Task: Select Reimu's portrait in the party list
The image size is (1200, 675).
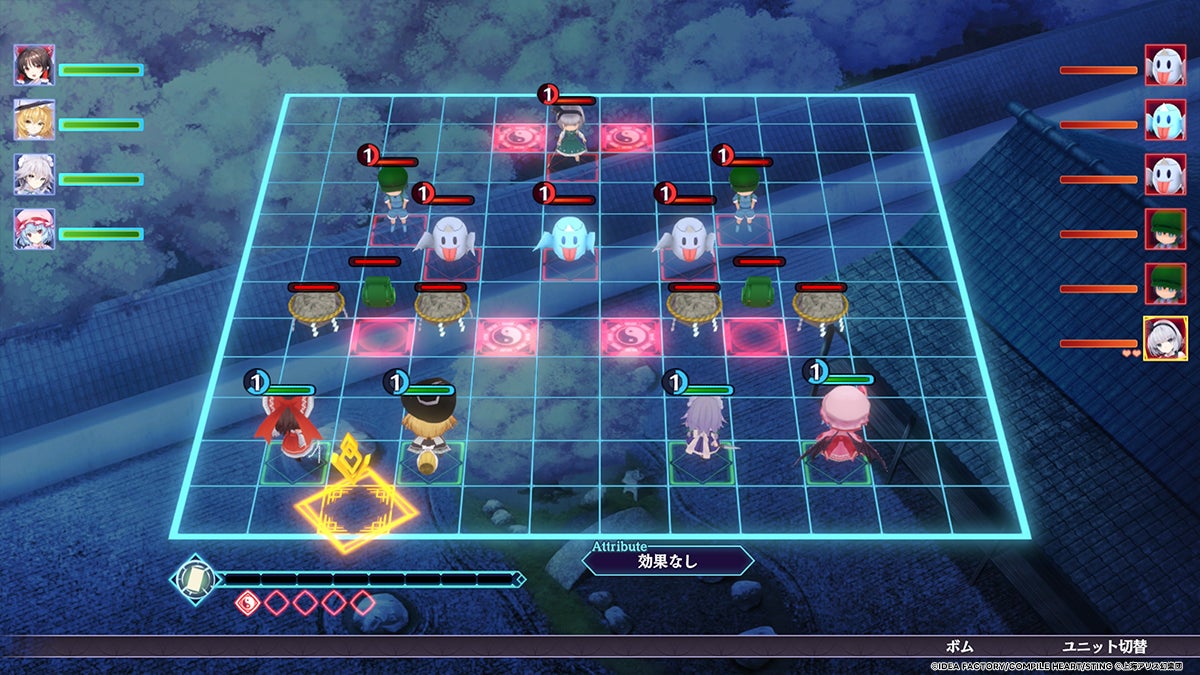Action: click(x=34, y=66)
